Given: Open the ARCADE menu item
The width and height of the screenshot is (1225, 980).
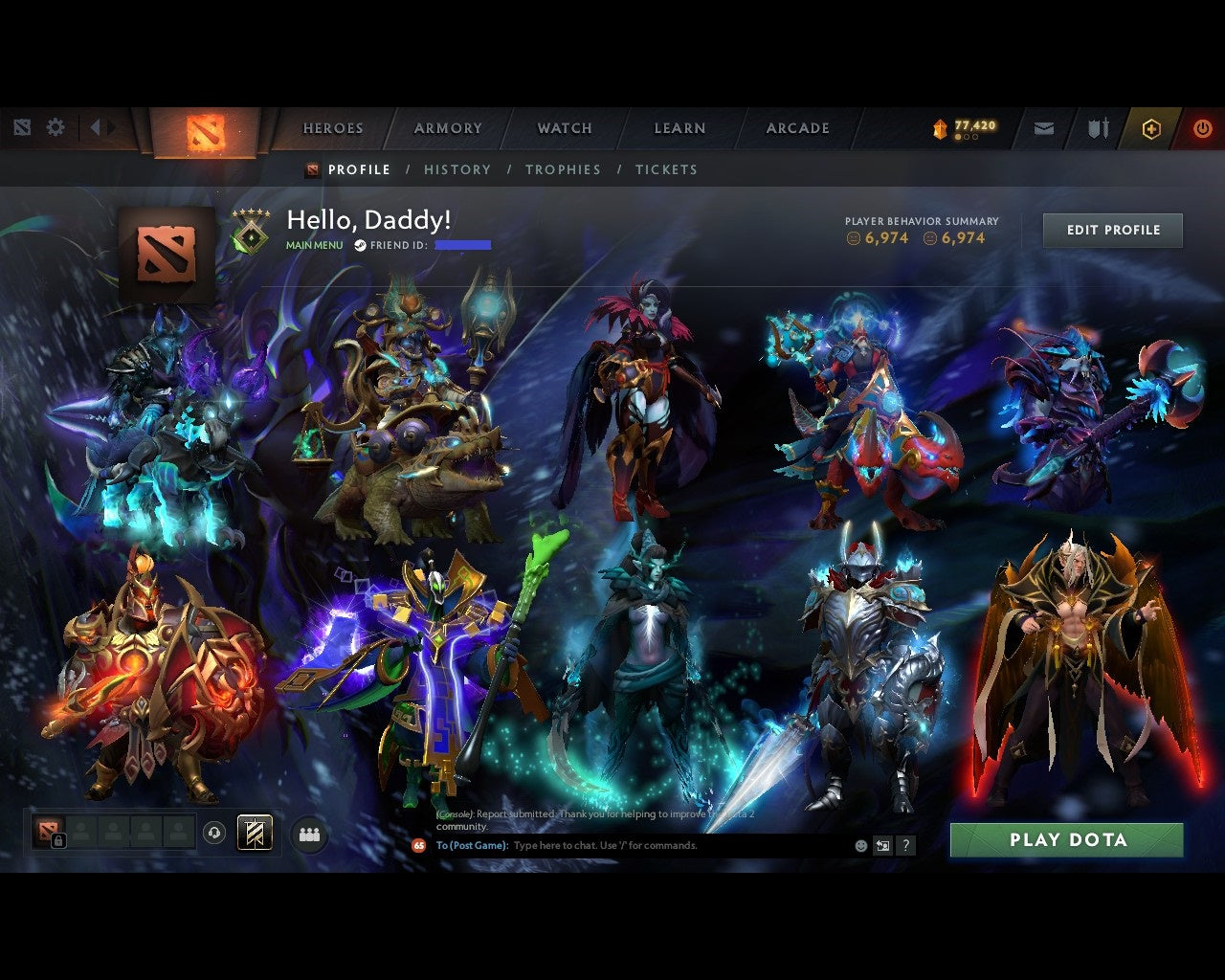Looking at the screenshot, I should pyautogui.click(x=796, y=127).
